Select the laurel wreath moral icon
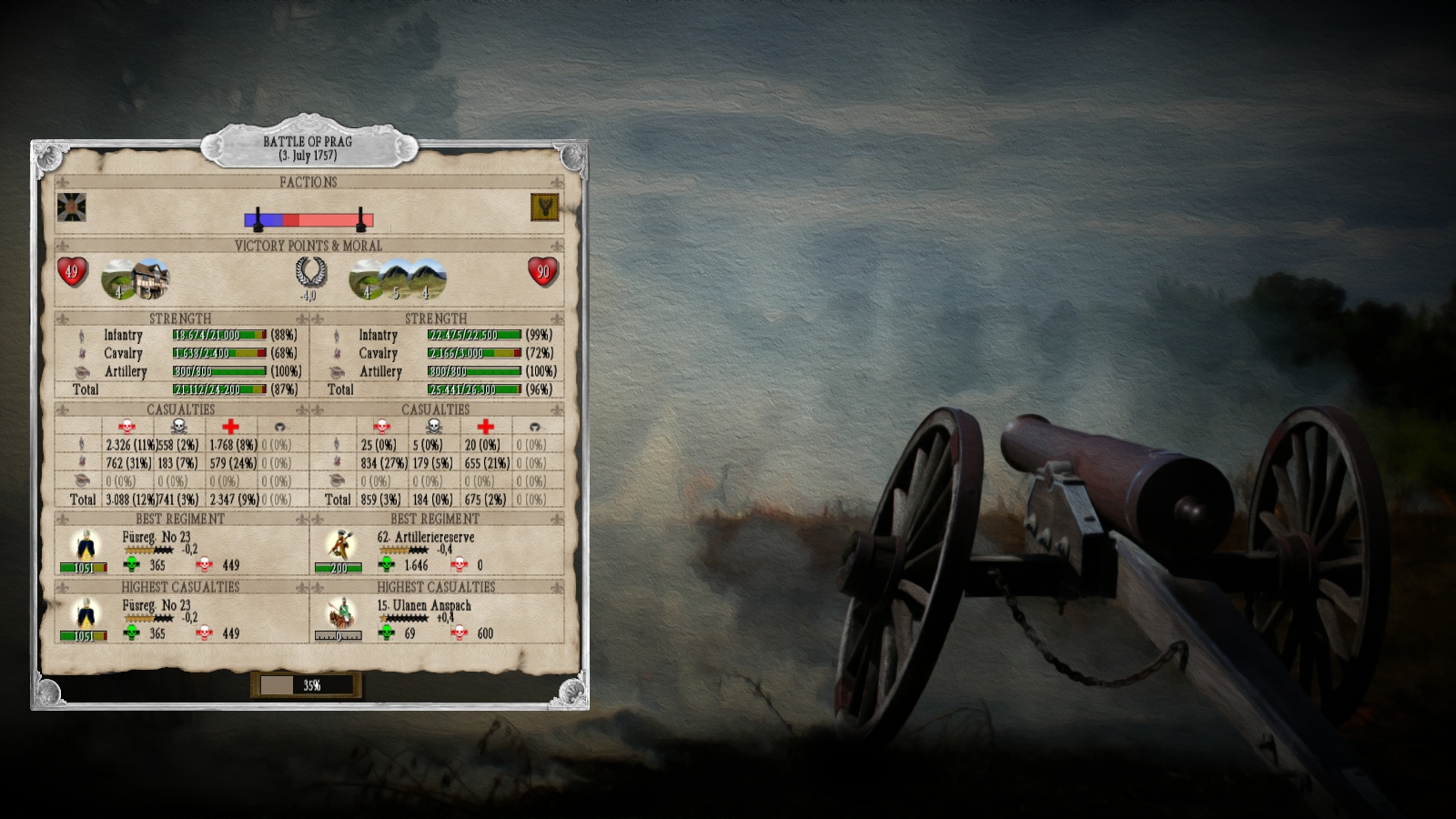 (309, 269)
